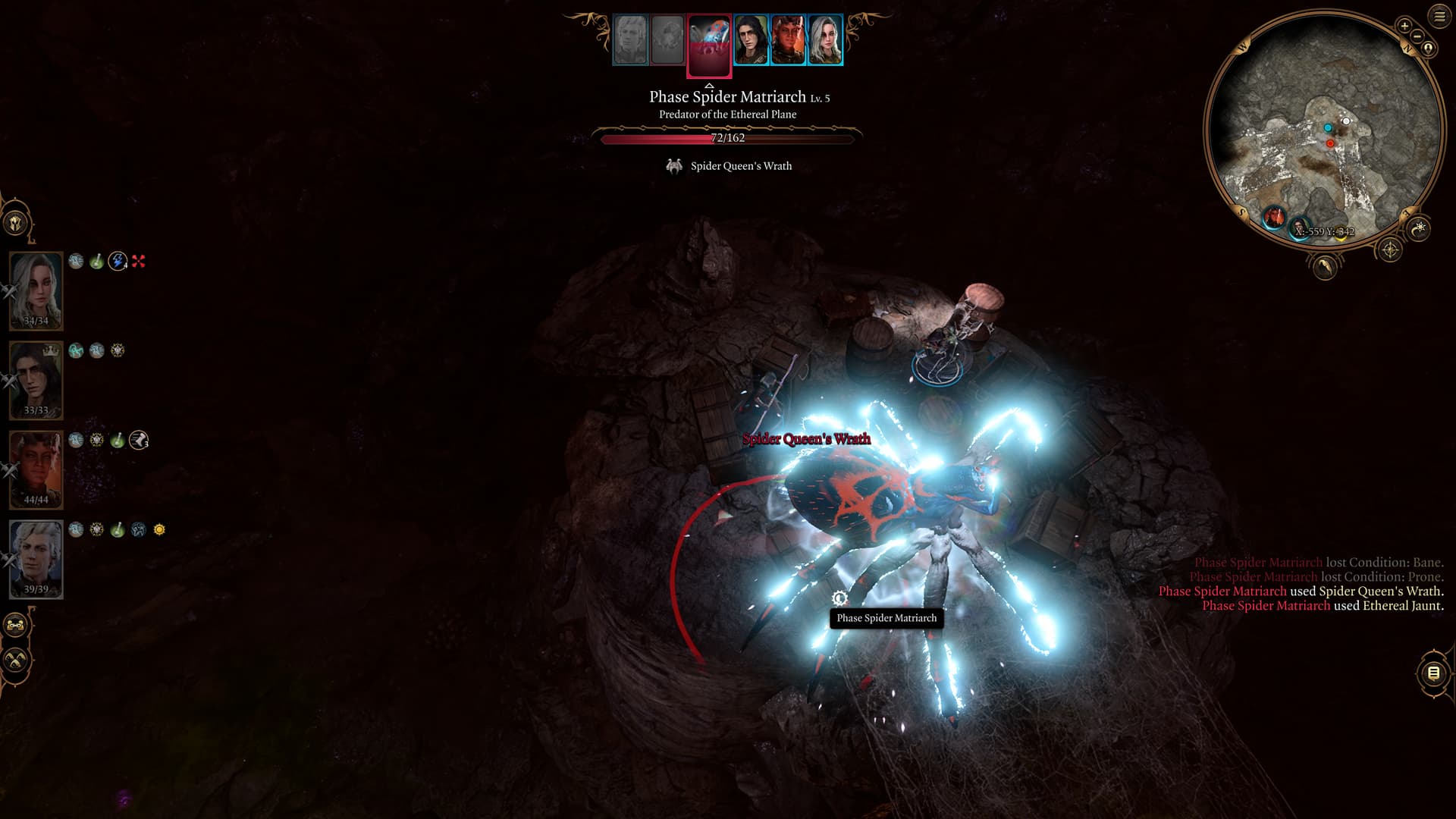Click the moon and sun rest button
1456x819 pixels.
point(1419,227)
